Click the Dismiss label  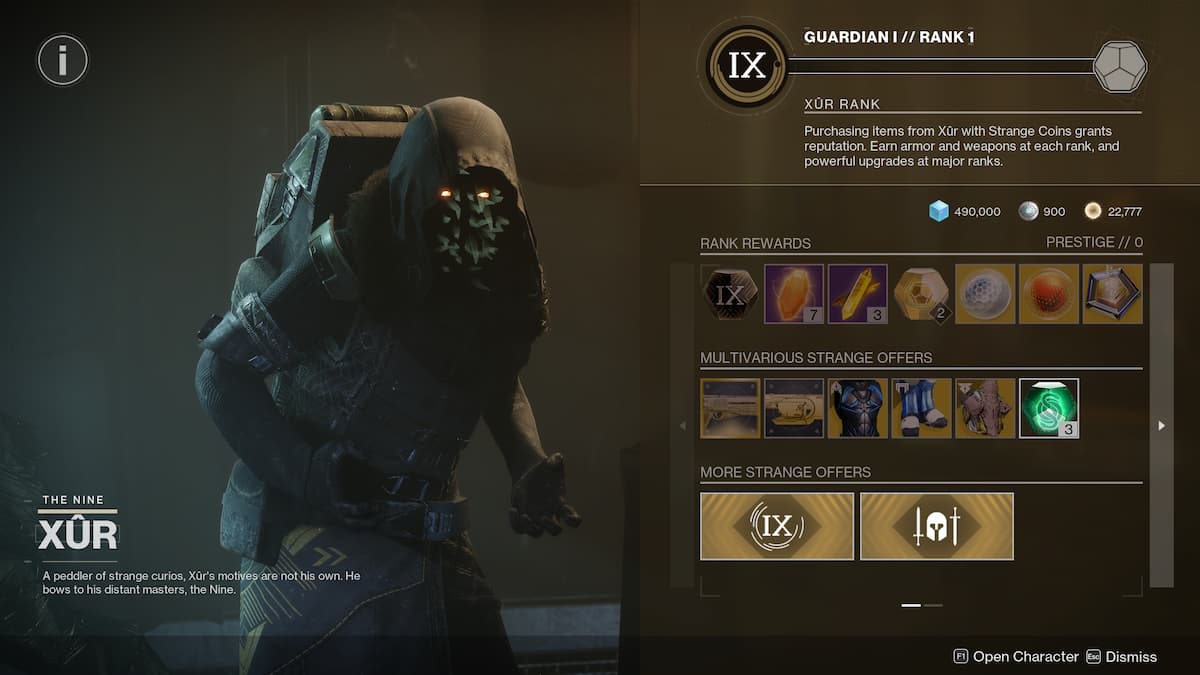pos(1131,657)
